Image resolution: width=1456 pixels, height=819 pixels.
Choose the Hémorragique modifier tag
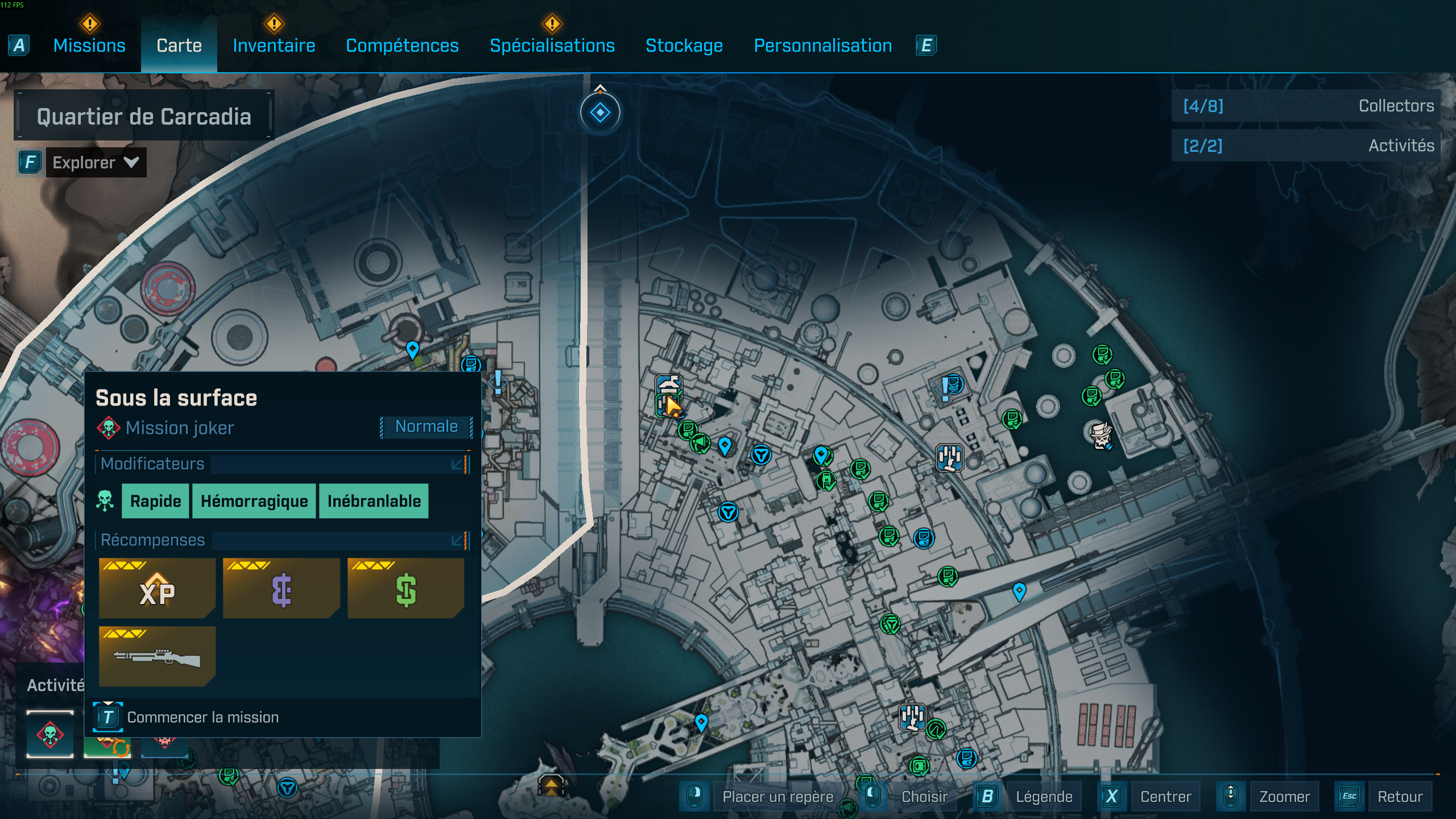coord(254,501)
